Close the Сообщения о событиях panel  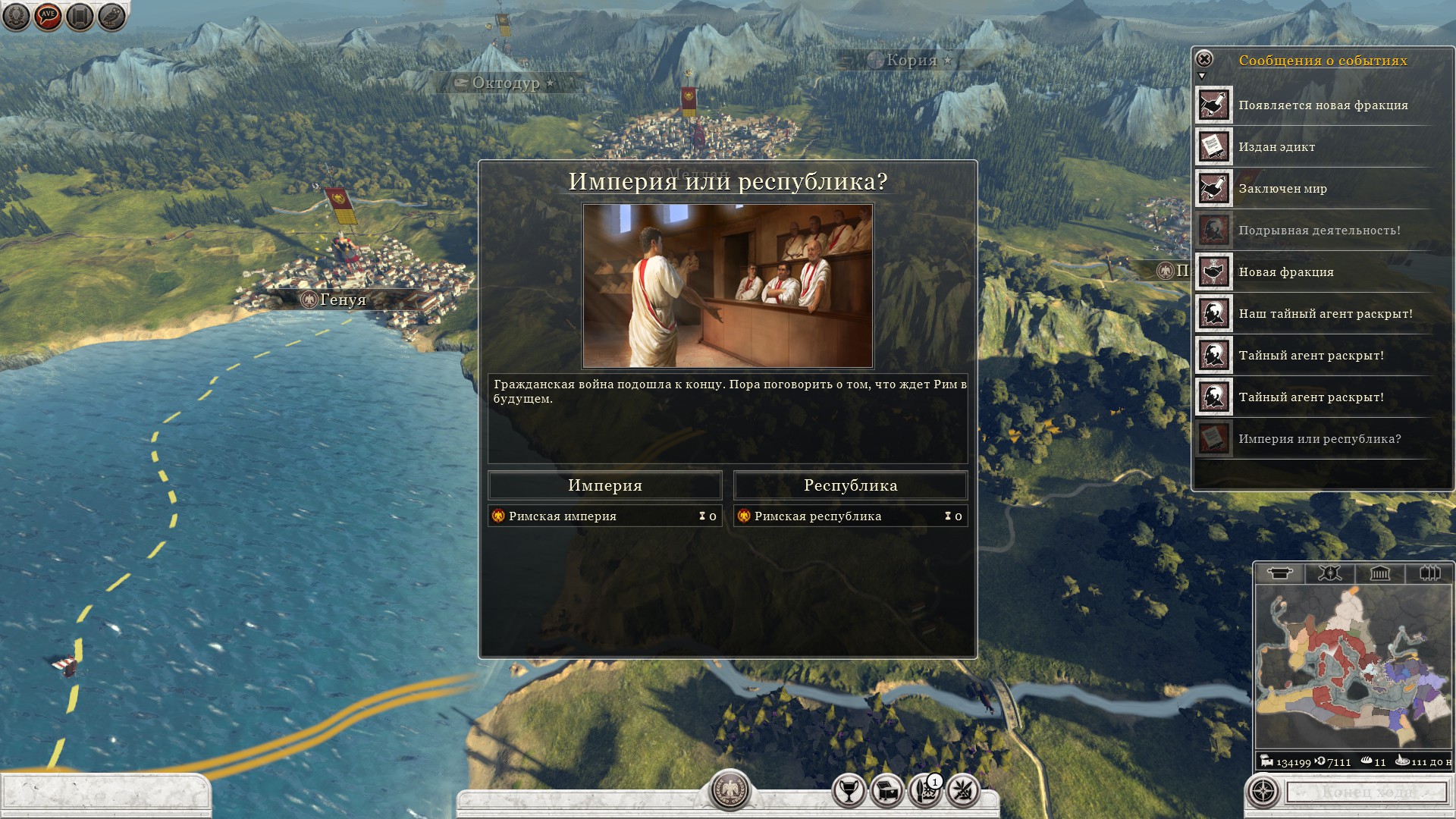[1204, 59]
